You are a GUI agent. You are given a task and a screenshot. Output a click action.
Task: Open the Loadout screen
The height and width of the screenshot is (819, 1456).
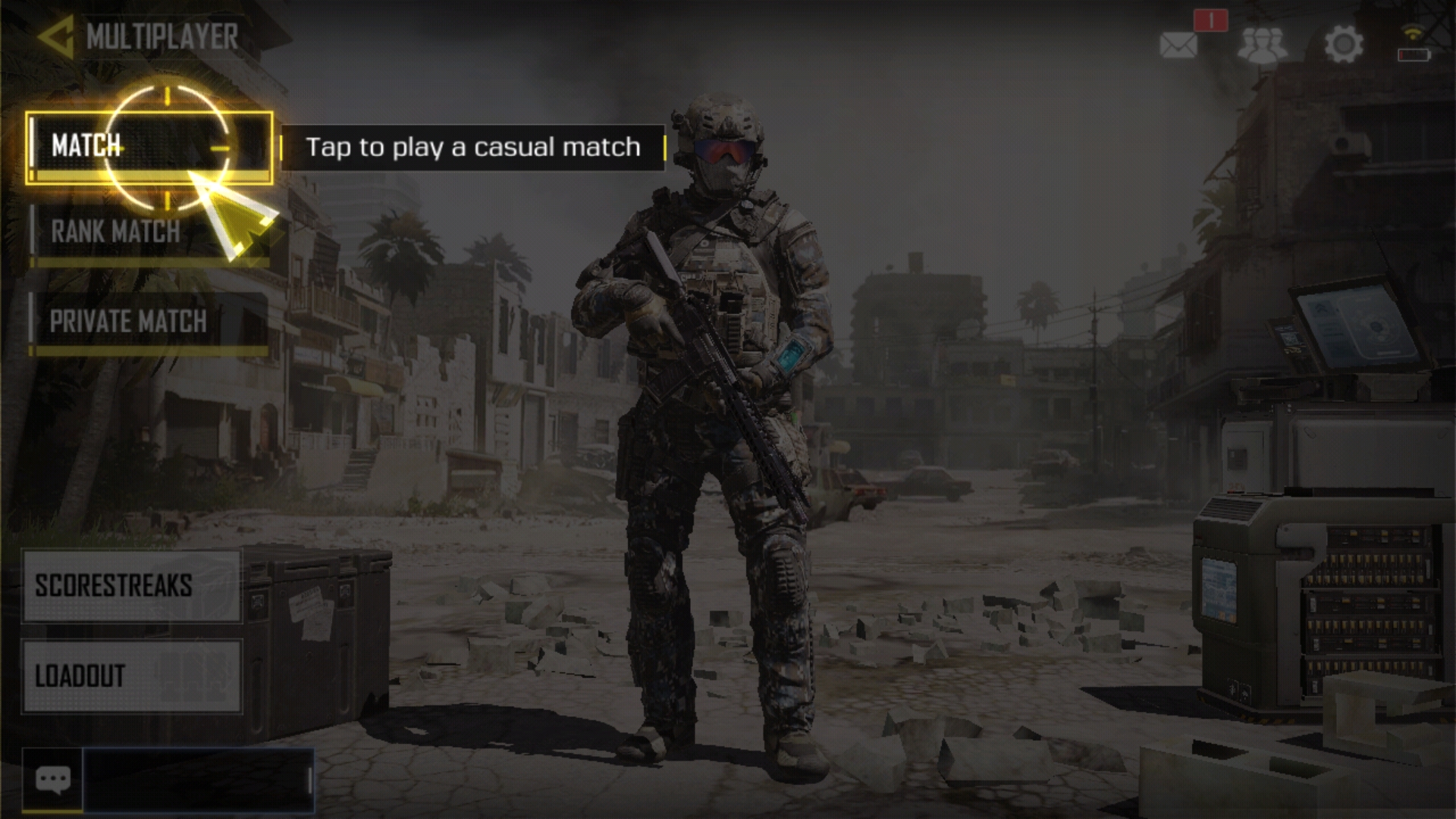pos(132,676)
